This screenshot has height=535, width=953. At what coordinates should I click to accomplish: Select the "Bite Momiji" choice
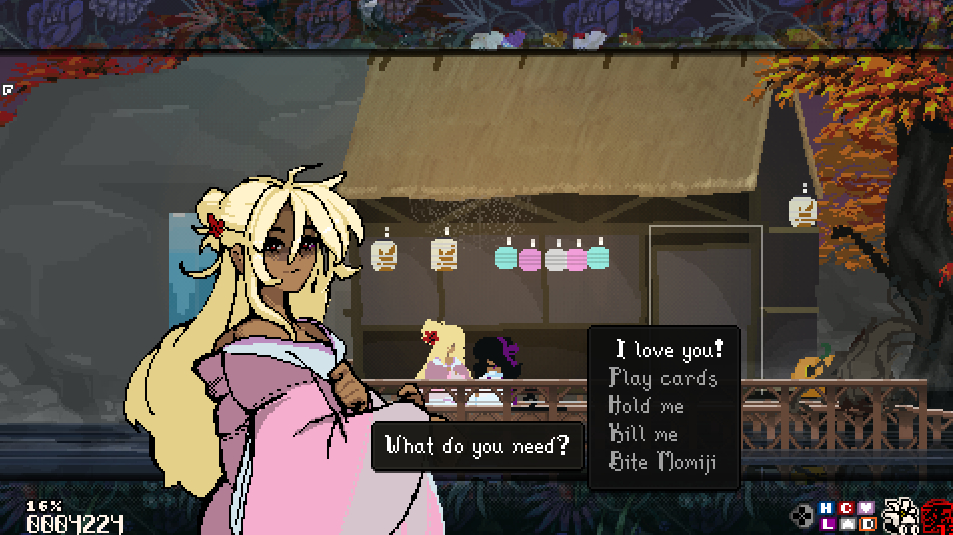pos(662,462)
